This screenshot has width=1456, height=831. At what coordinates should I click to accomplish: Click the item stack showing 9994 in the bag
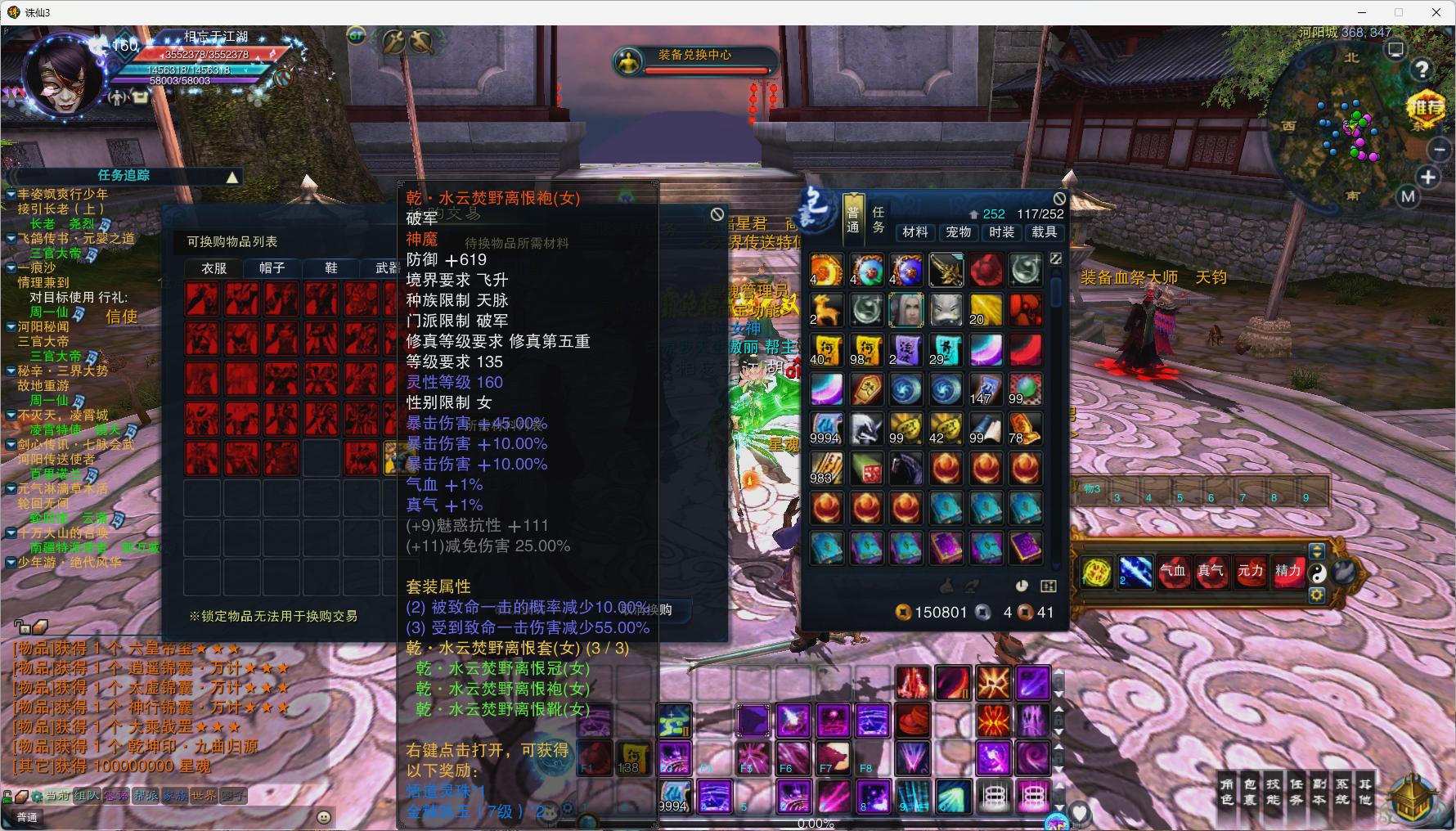[x=827, y=429]
